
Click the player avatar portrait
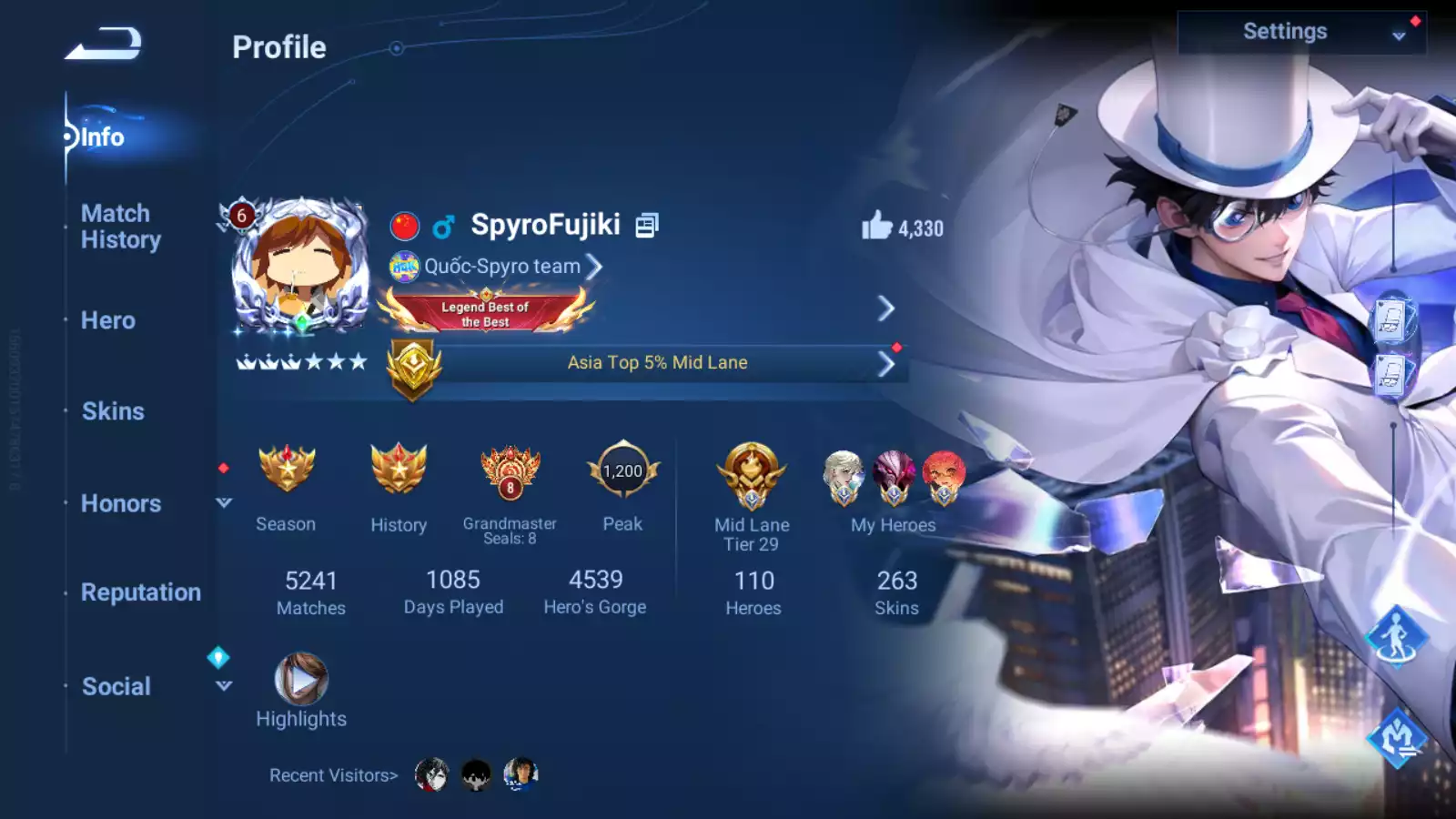(x=300, y=266)
